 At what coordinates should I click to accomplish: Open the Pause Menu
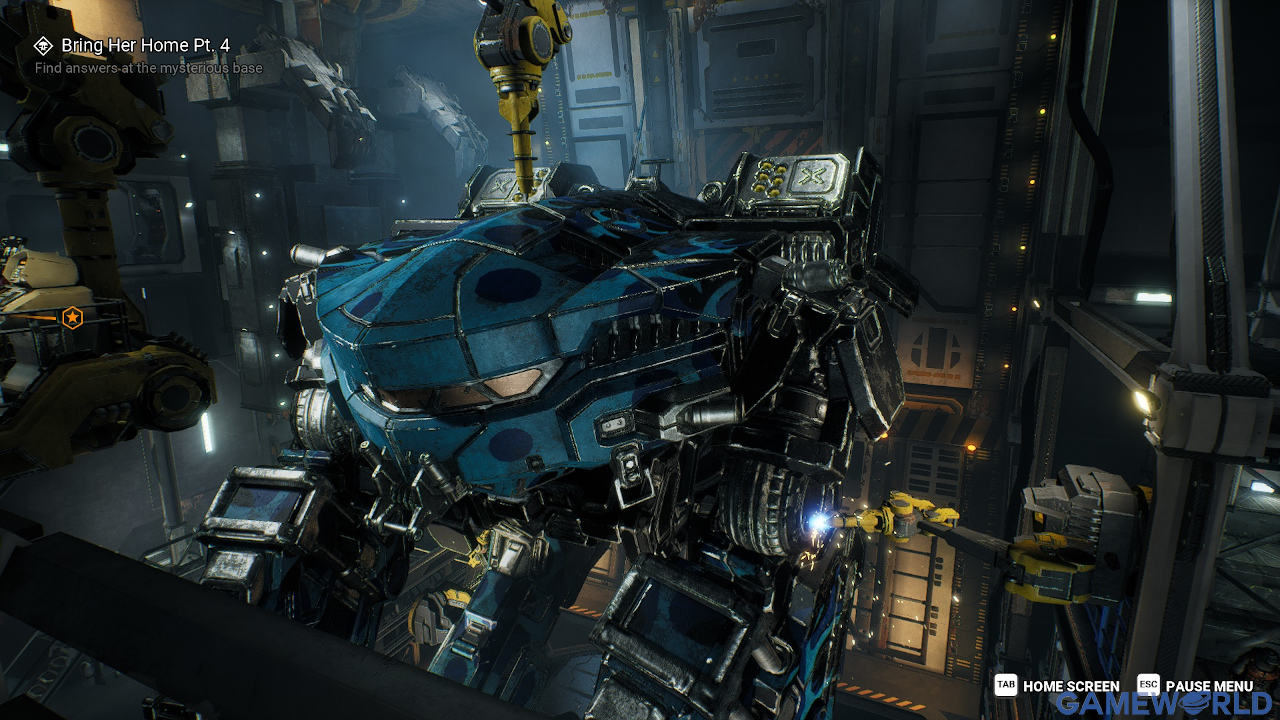(1196, 686)
